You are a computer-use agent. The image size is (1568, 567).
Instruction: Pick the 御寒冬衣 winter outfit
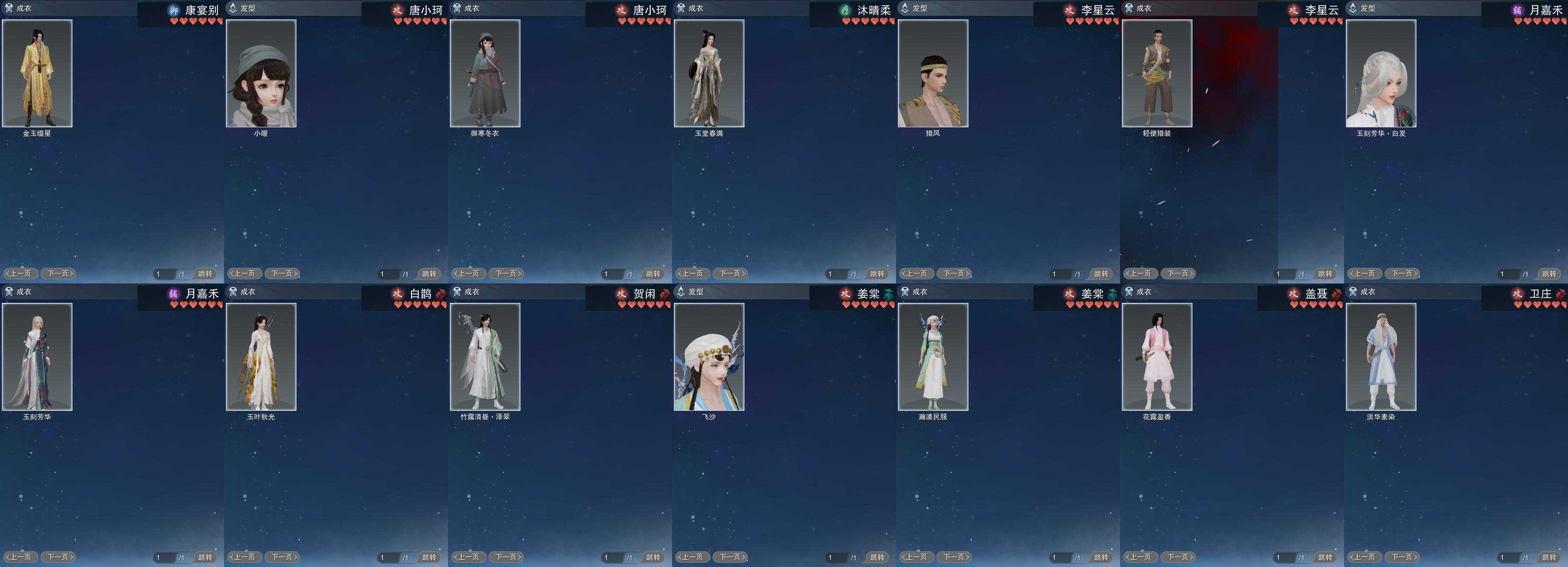pyautogui.click(x=485, y=73)
